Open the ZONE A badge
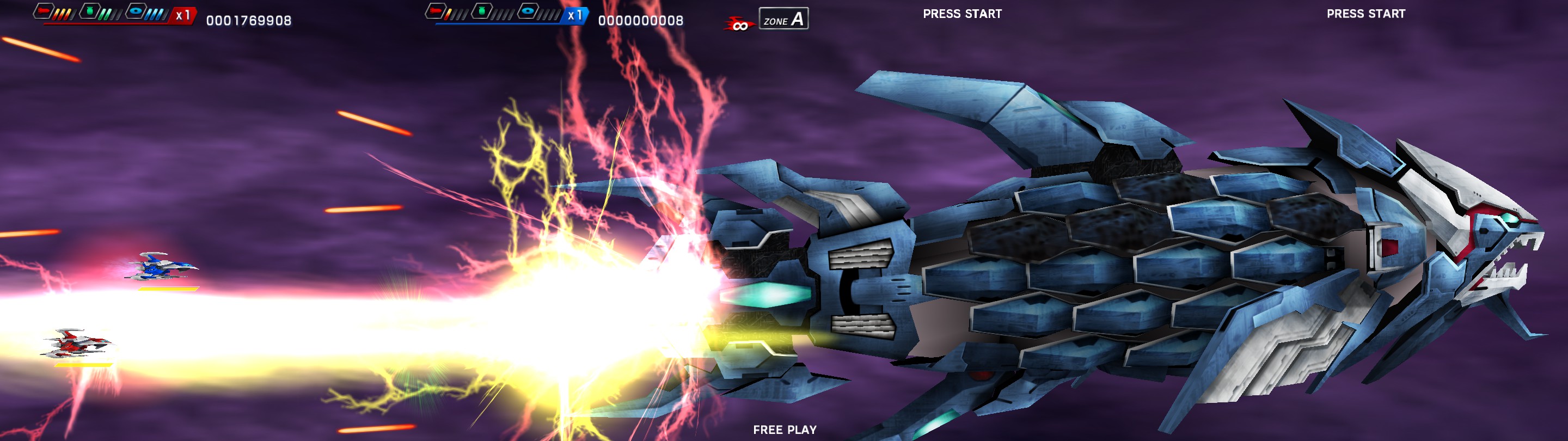Screen dimensions: 1568x441 click(x=784, y=19)
